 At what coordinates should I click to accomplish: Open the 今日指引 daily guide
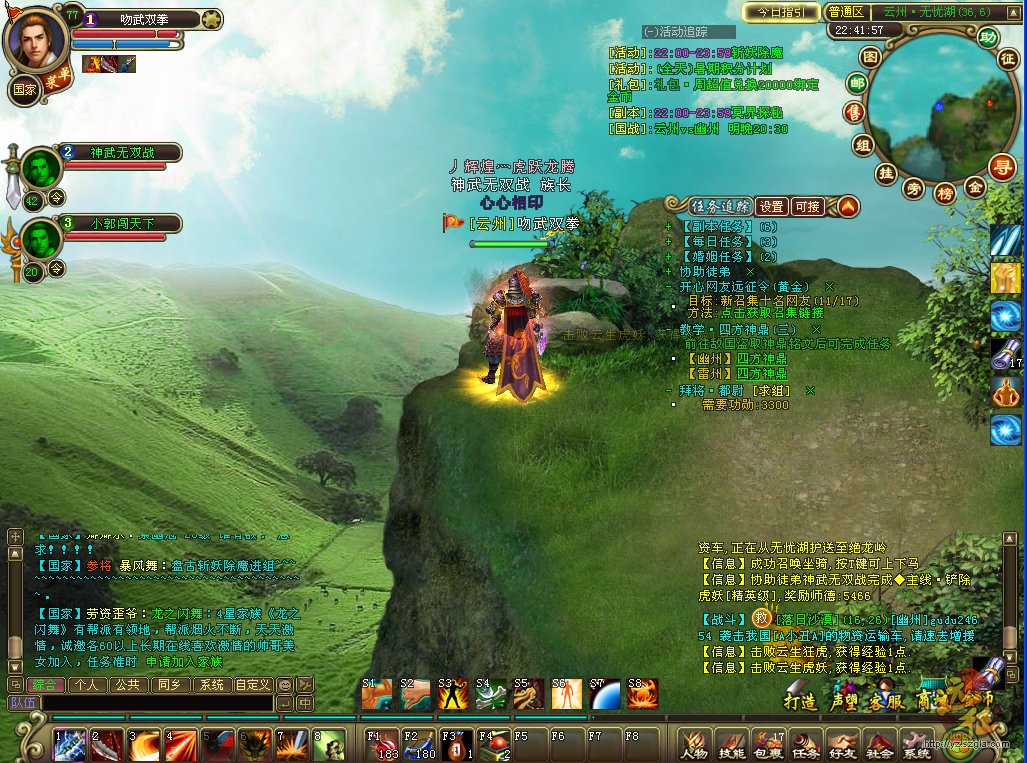pyautogui.click(x=781, y=12)
